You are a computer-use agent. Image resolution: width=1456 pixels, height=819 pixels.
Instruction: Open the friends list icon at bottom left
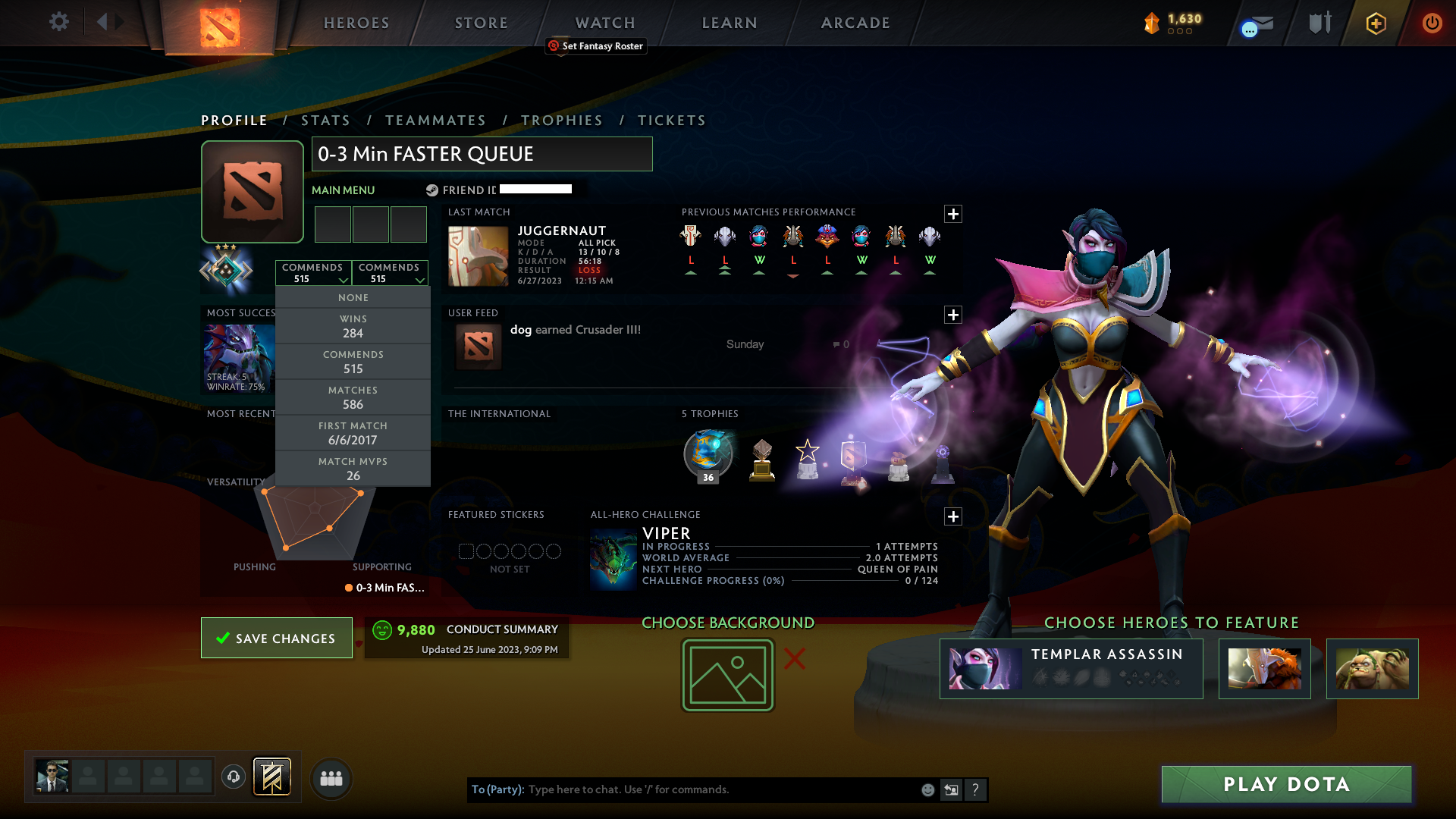[x=331, y=778]
